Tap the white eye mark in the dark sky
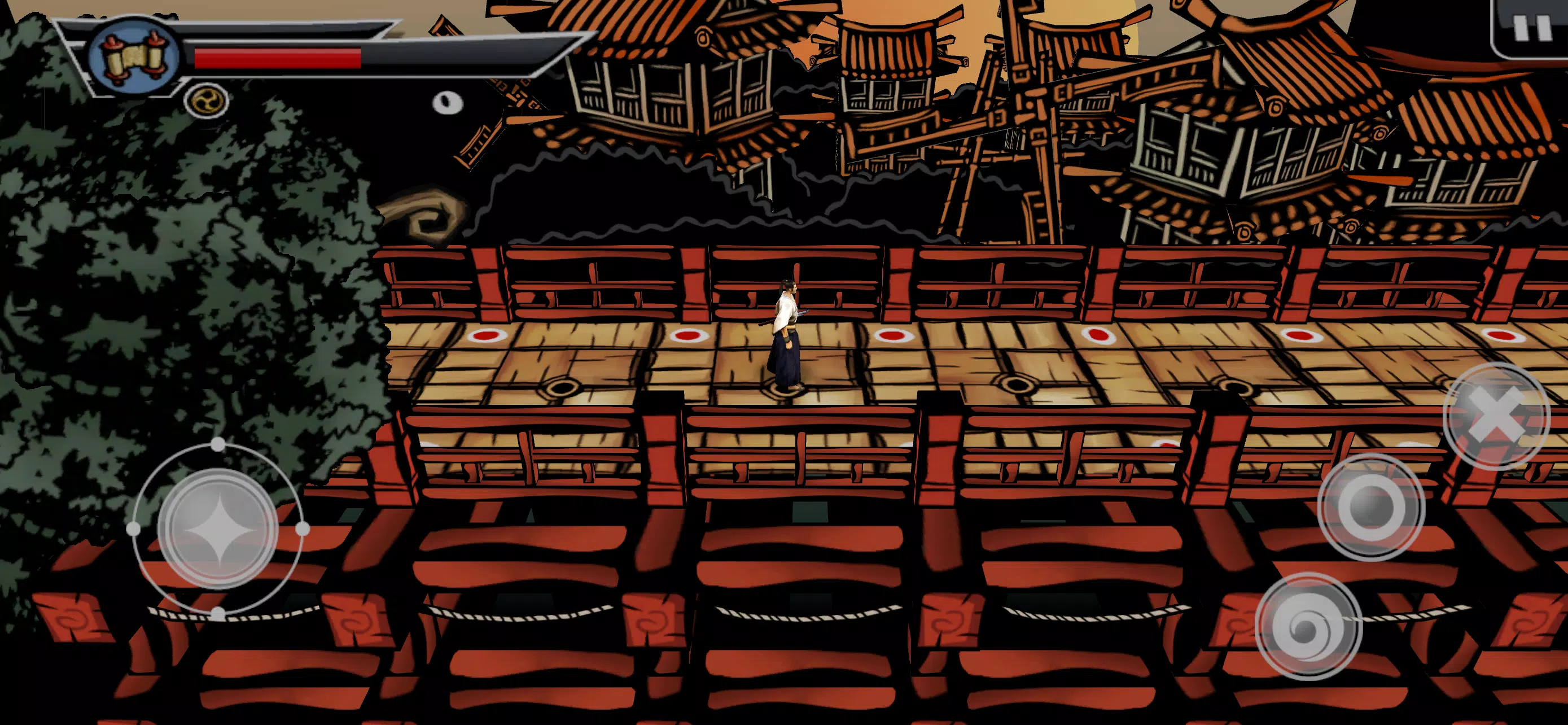1568x725 pixels. (x=449, y=101)
